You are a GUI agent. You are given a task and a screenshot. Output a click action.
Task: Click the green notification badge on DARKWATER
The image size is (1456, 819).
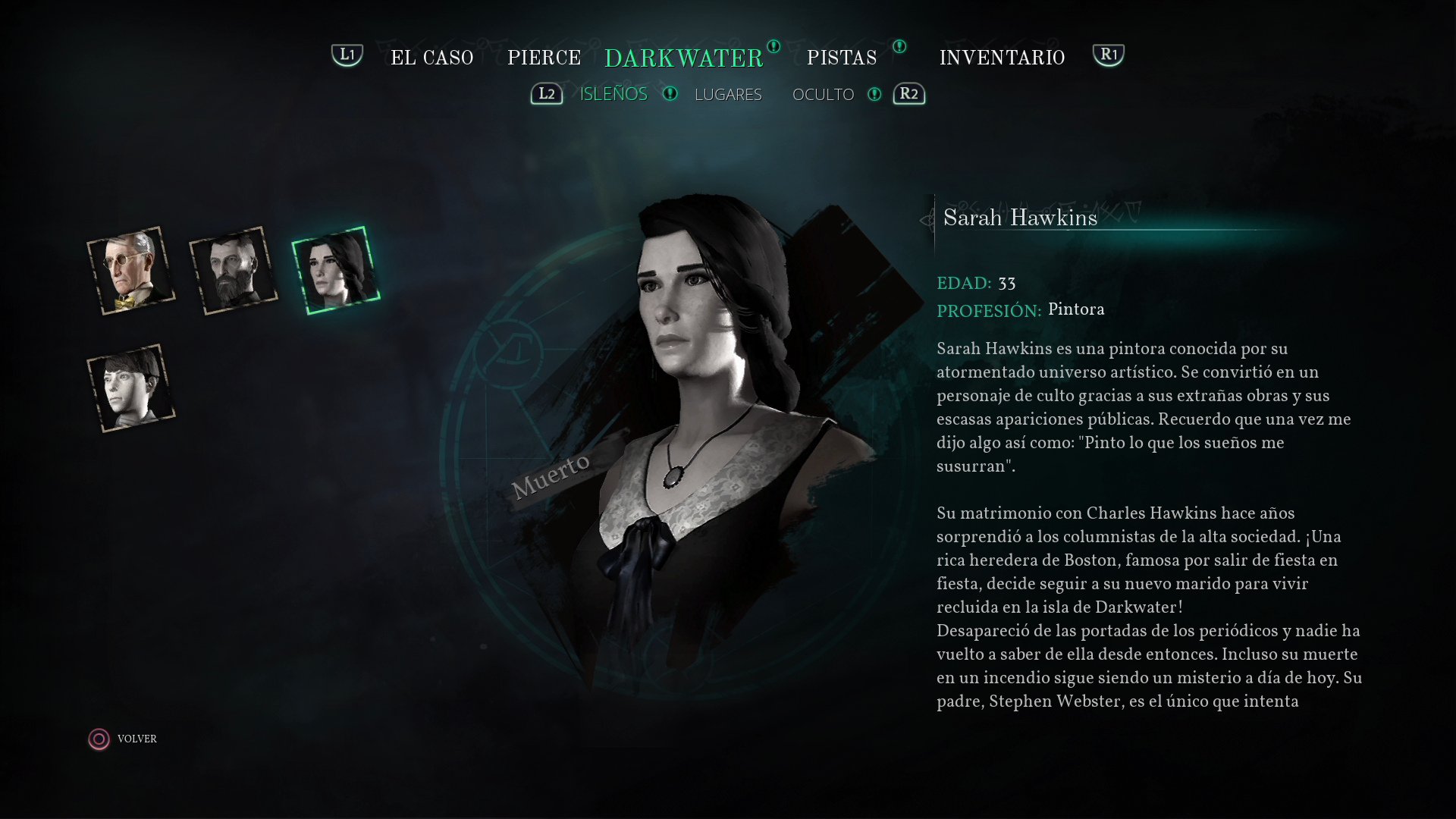(x=773, y=48)
